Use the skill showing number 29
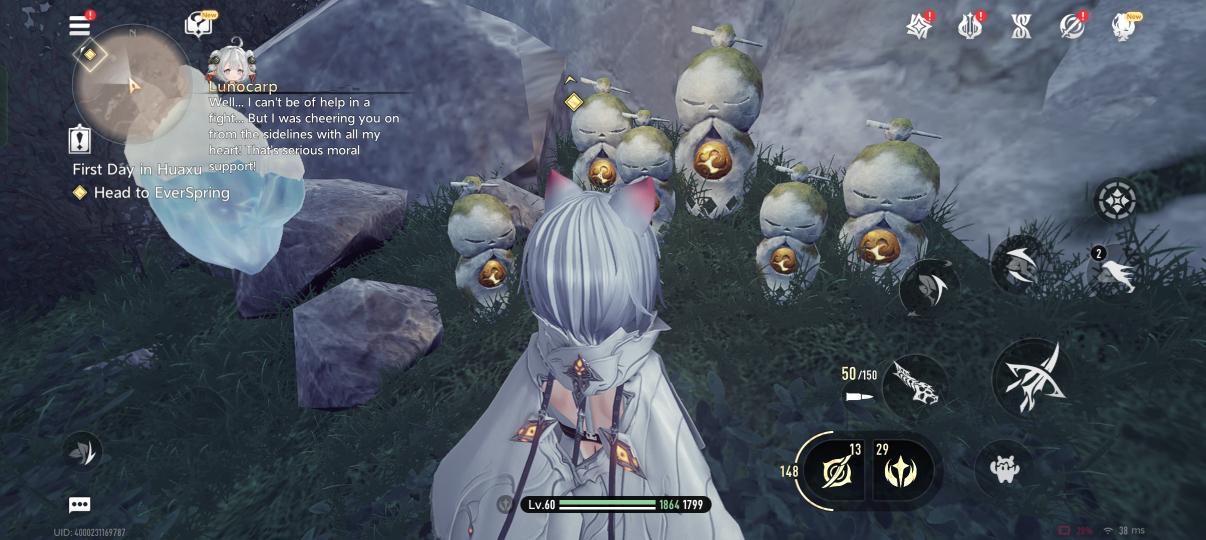 click(x=903, y=469)
